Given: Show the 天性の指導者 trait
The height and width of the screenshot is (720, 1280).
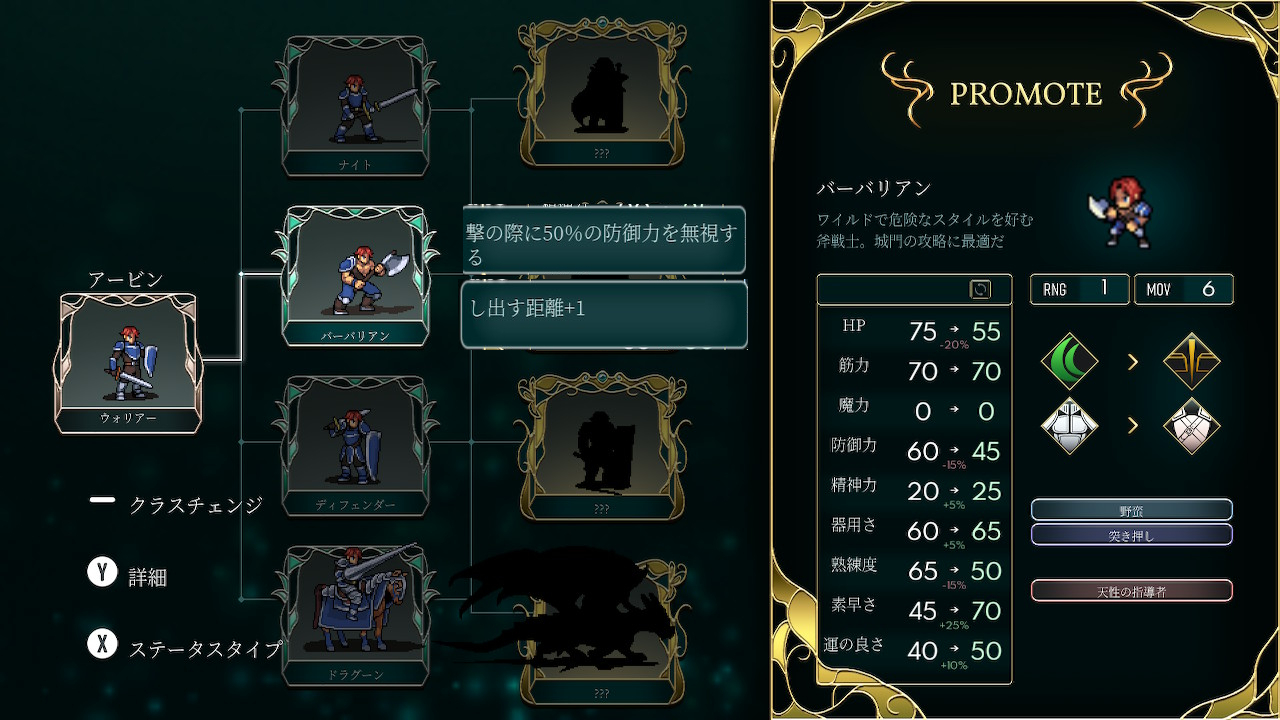Looking at the screenshot, I should pos(1131,591).
